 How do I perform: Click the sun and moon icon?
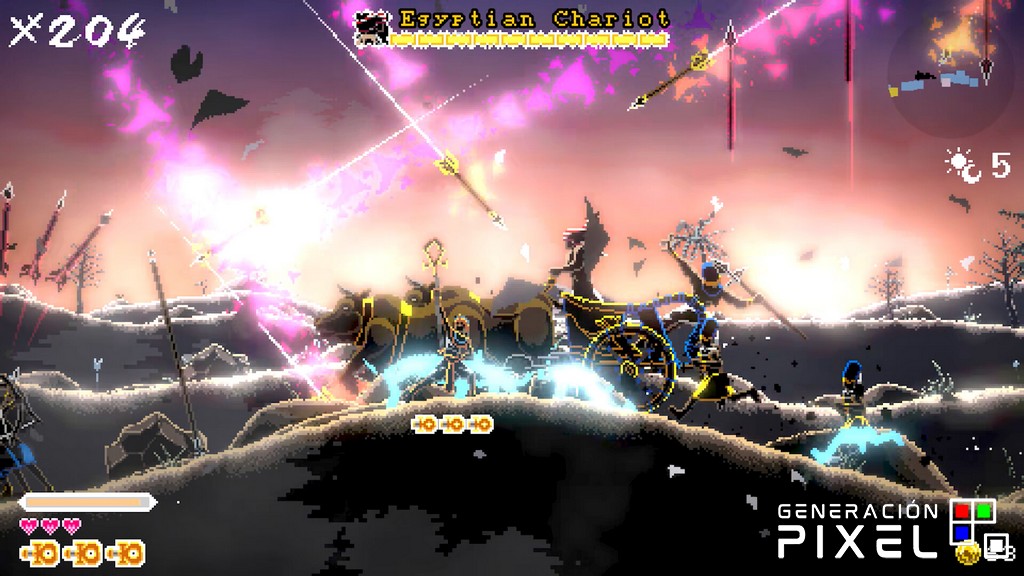964,166
